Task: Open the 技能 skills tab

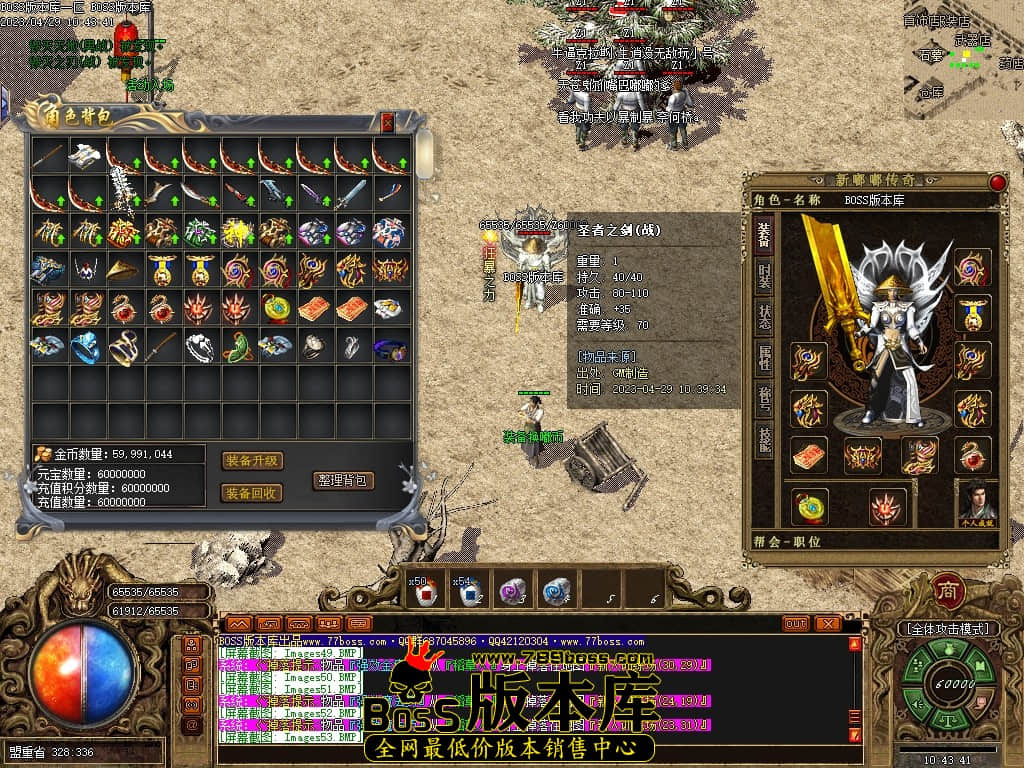Action: point(763,438)
